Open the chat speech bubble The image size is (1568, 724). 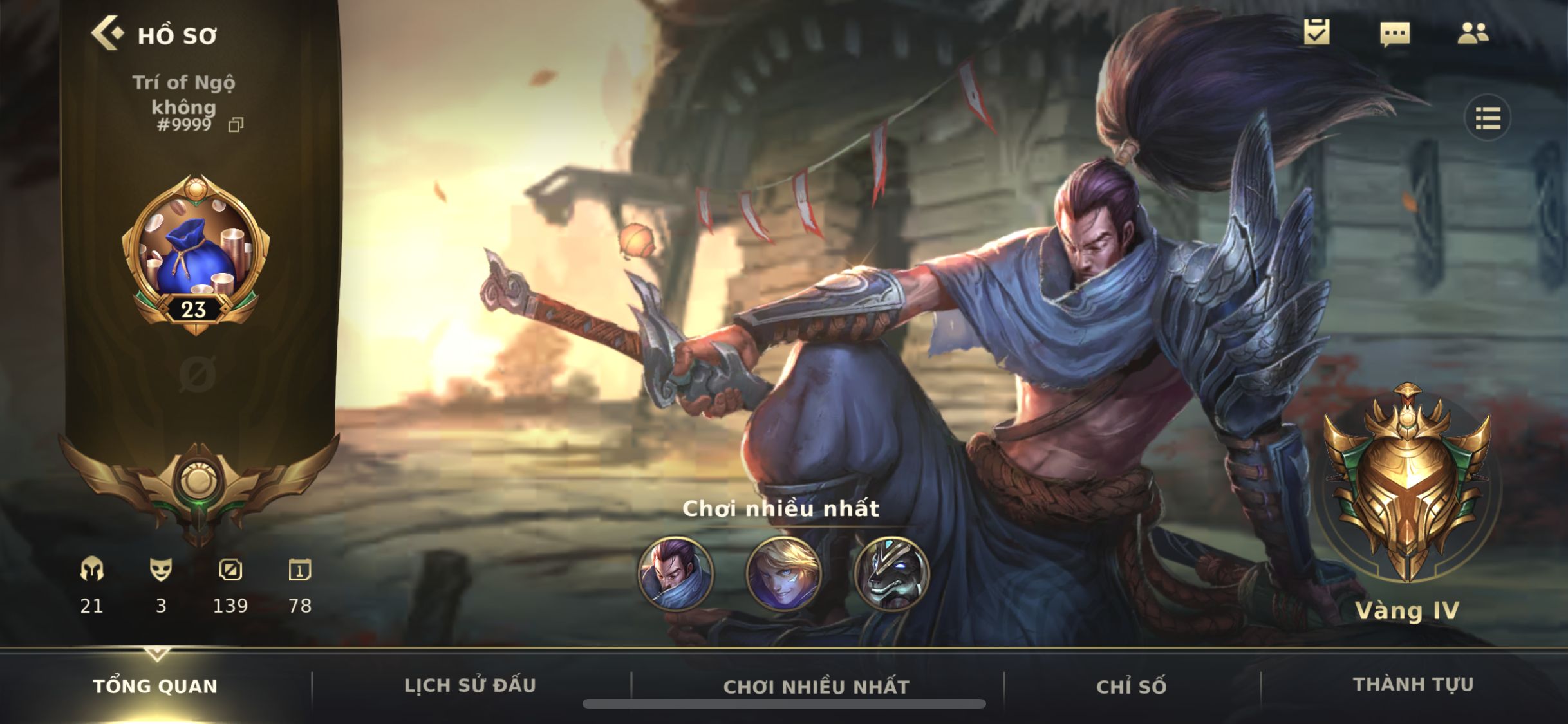pos(1395,33)
